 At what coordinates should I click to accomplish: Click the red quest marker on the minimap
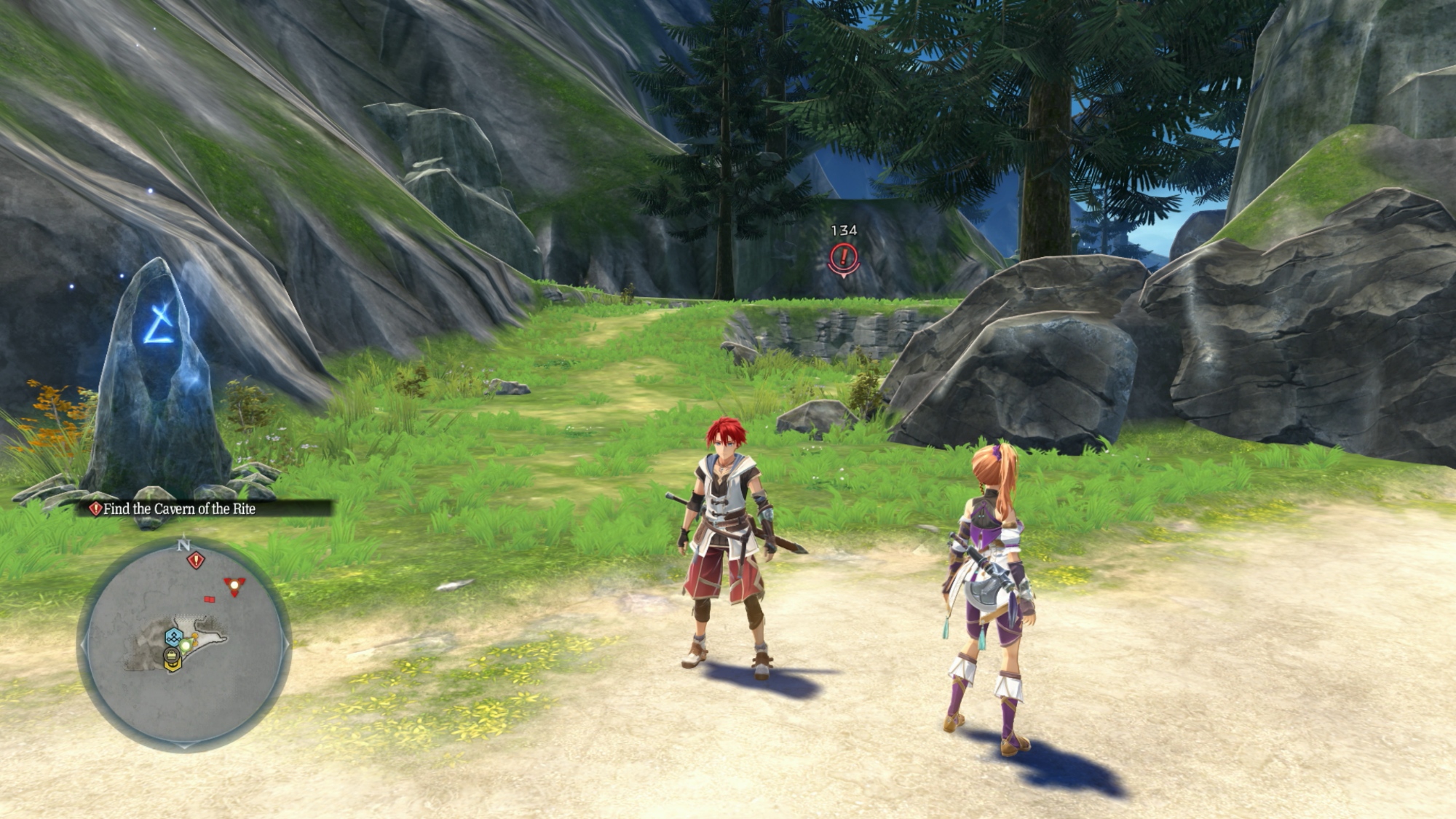(x=196, y=561)
